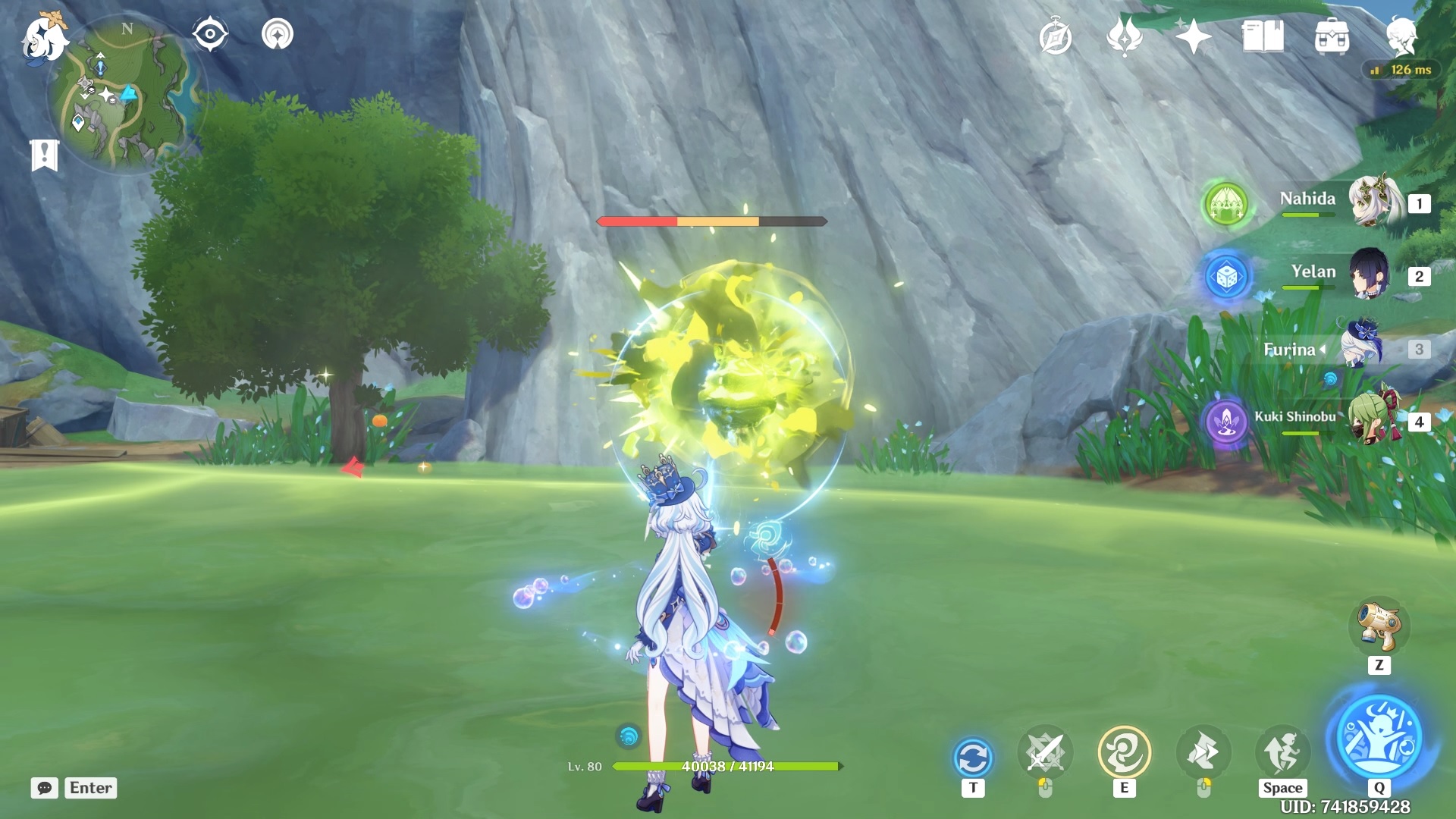Toggle the blue Arkhe swap icon
The image size is (1456, 819).
pos(973,757)
